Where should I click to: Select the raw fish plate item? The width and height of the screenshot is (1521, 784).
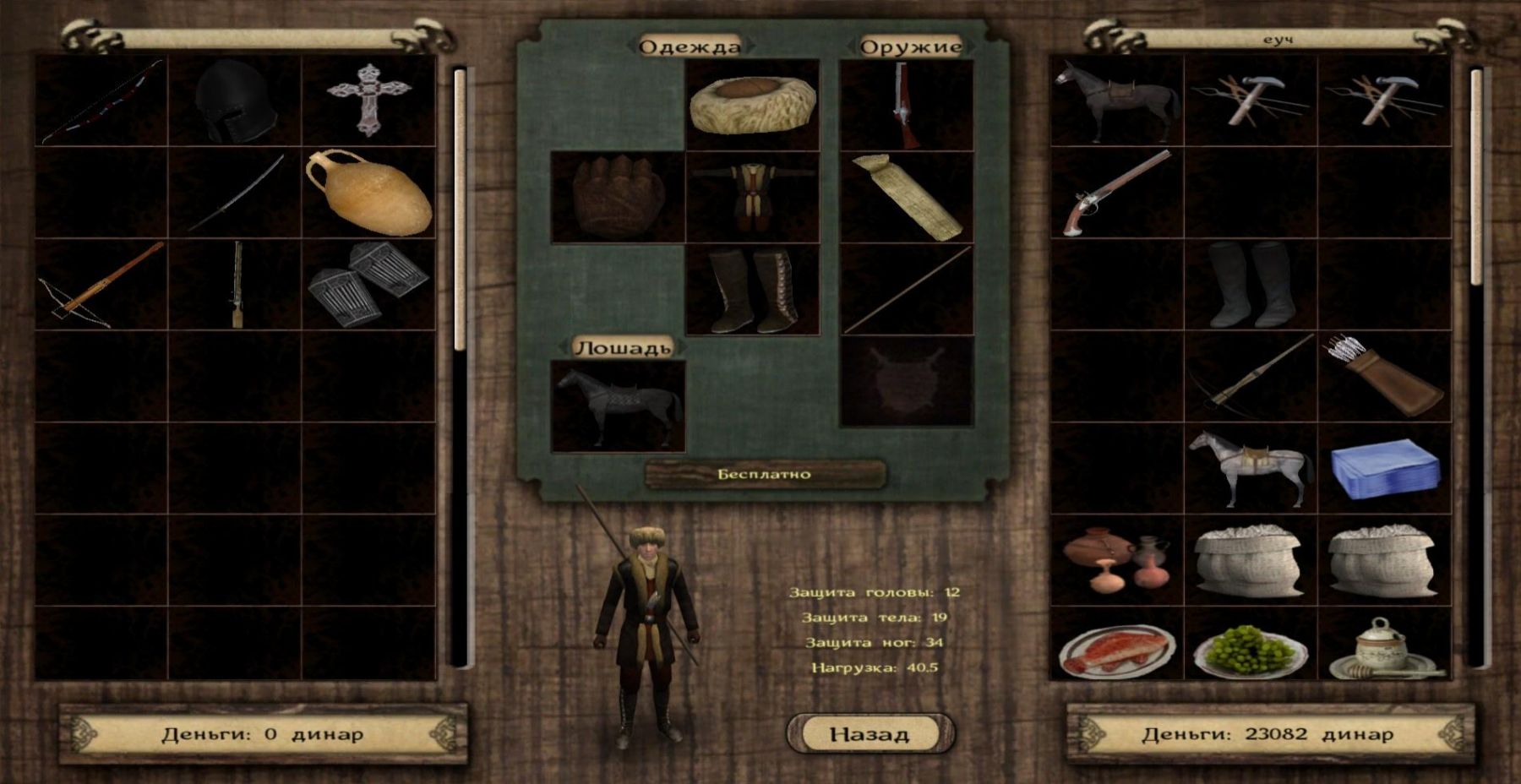1116,651
